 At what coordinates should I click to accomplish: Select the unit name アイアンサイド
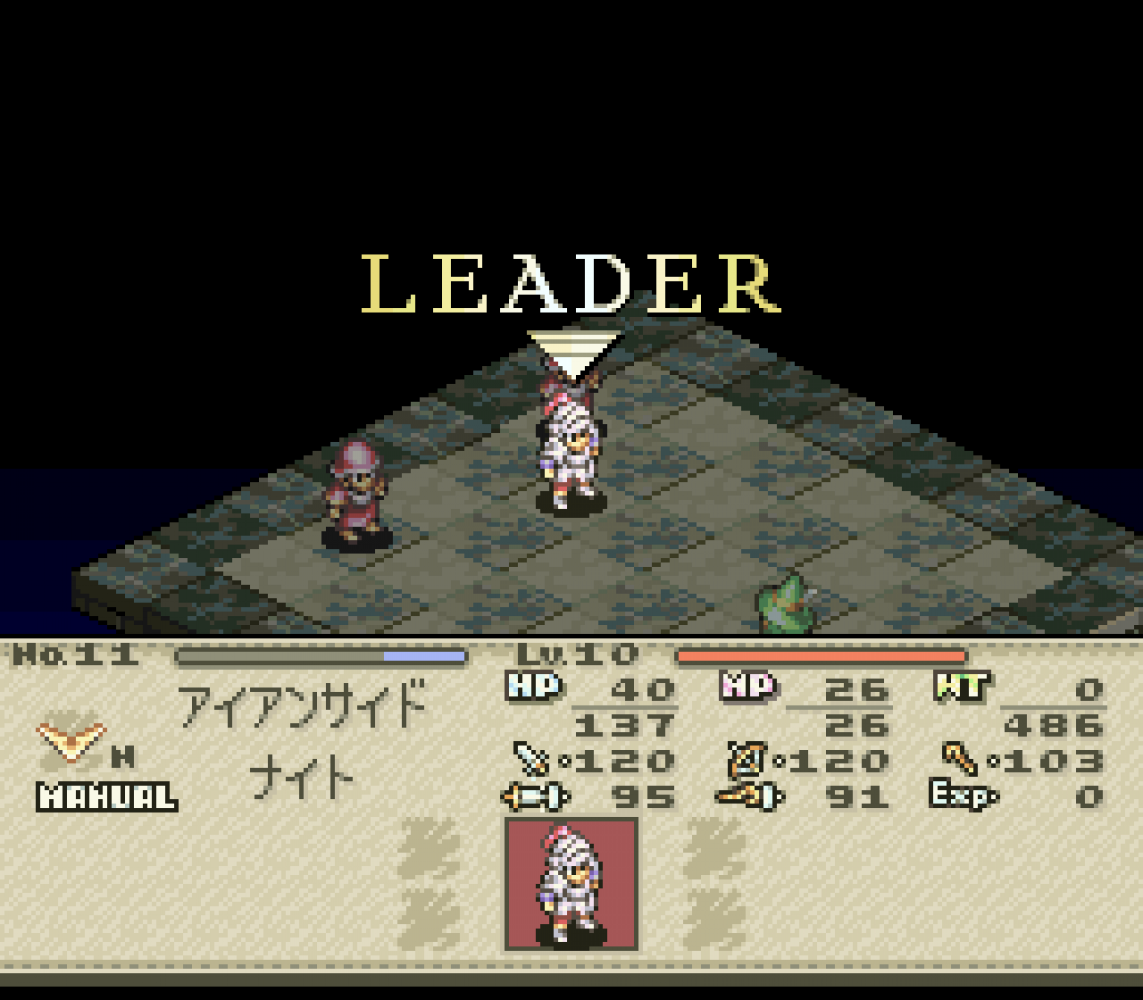(303, 706)
